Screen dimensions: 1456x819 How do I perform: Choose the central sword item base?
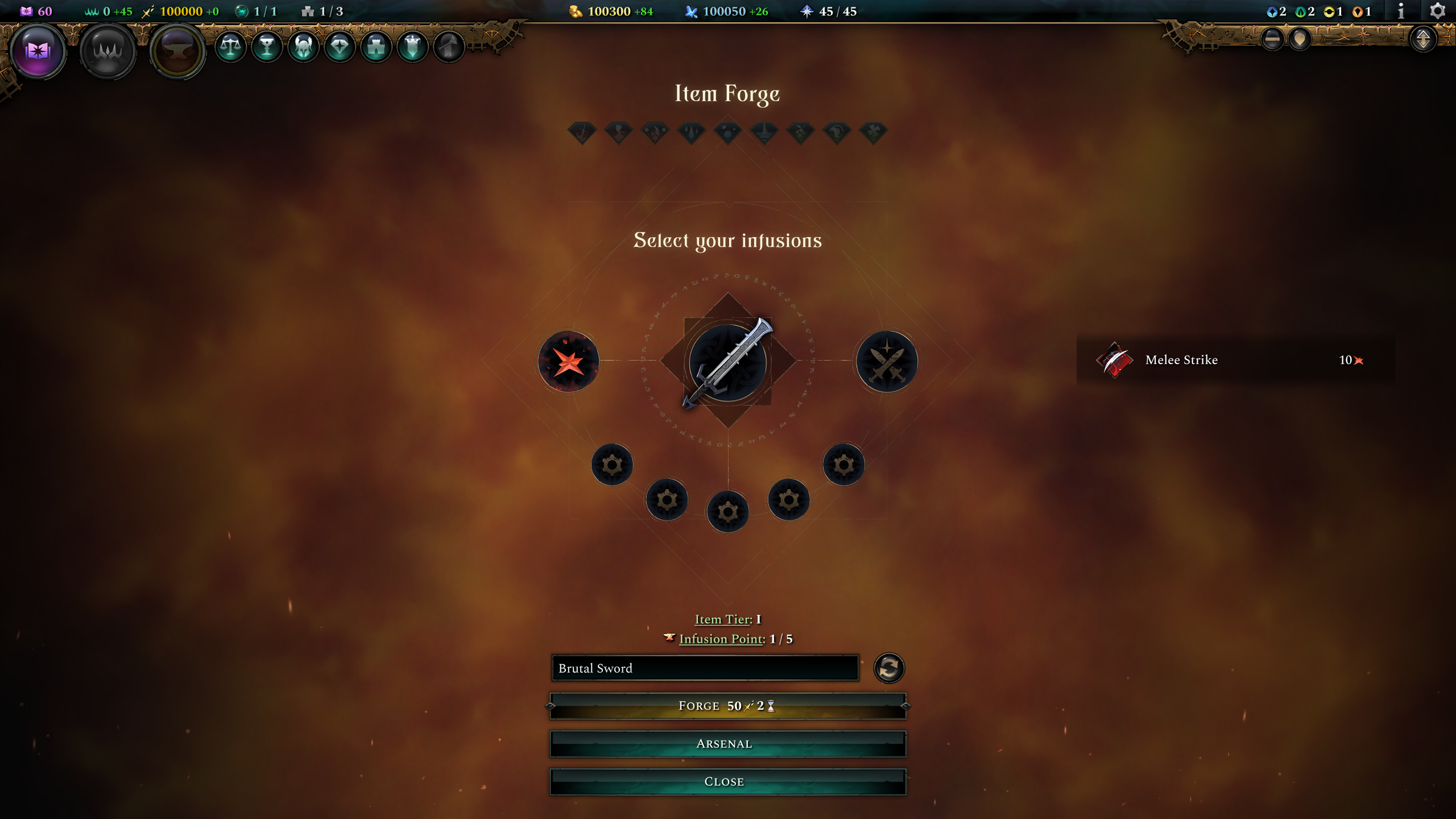(x=728, y=362)
